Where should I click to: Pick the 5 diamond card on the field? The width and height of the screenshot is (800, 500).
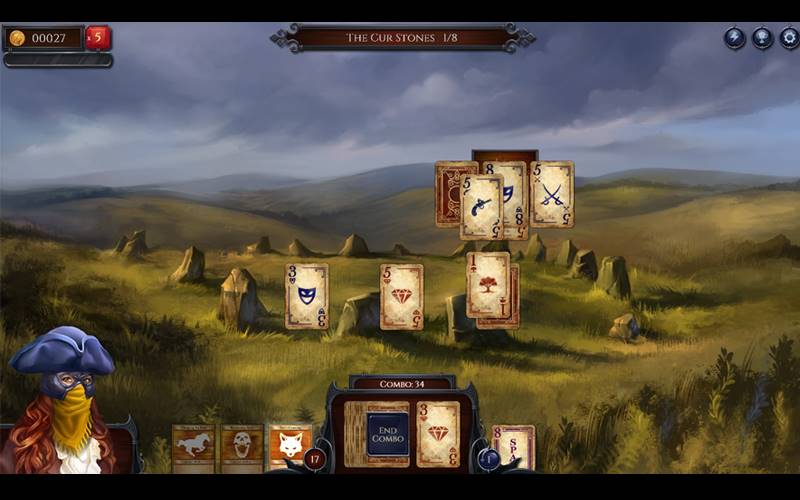[401, 296]
